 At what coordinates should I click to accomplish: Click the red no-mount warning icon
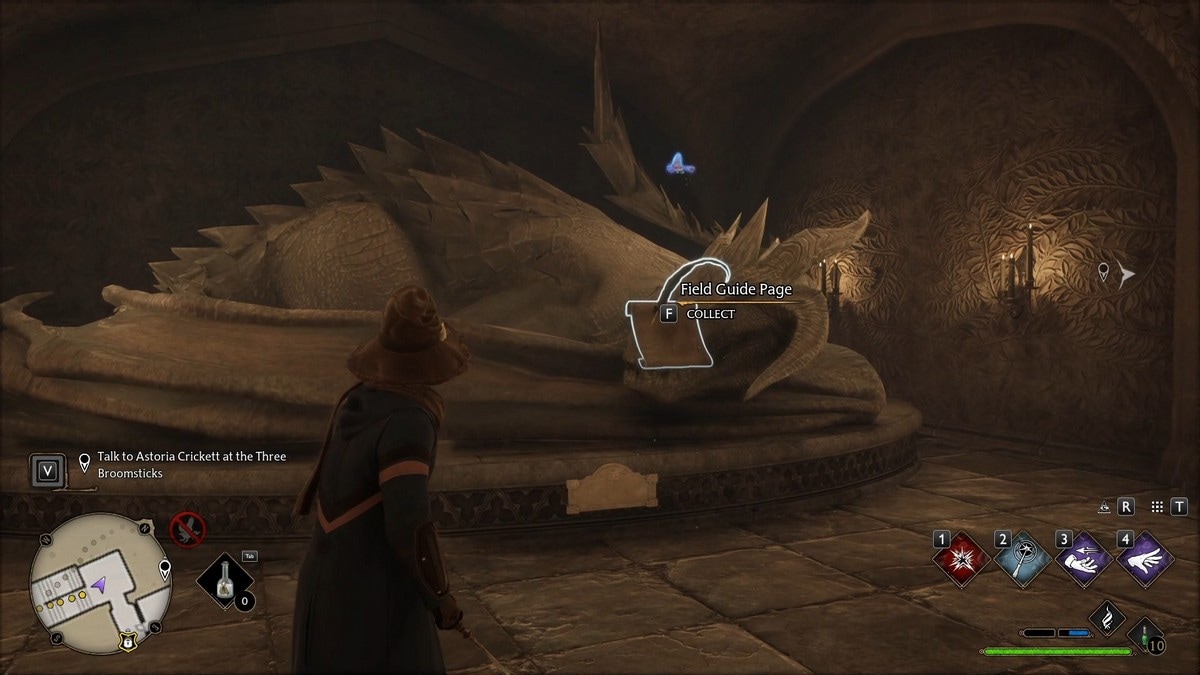(186, 529)
